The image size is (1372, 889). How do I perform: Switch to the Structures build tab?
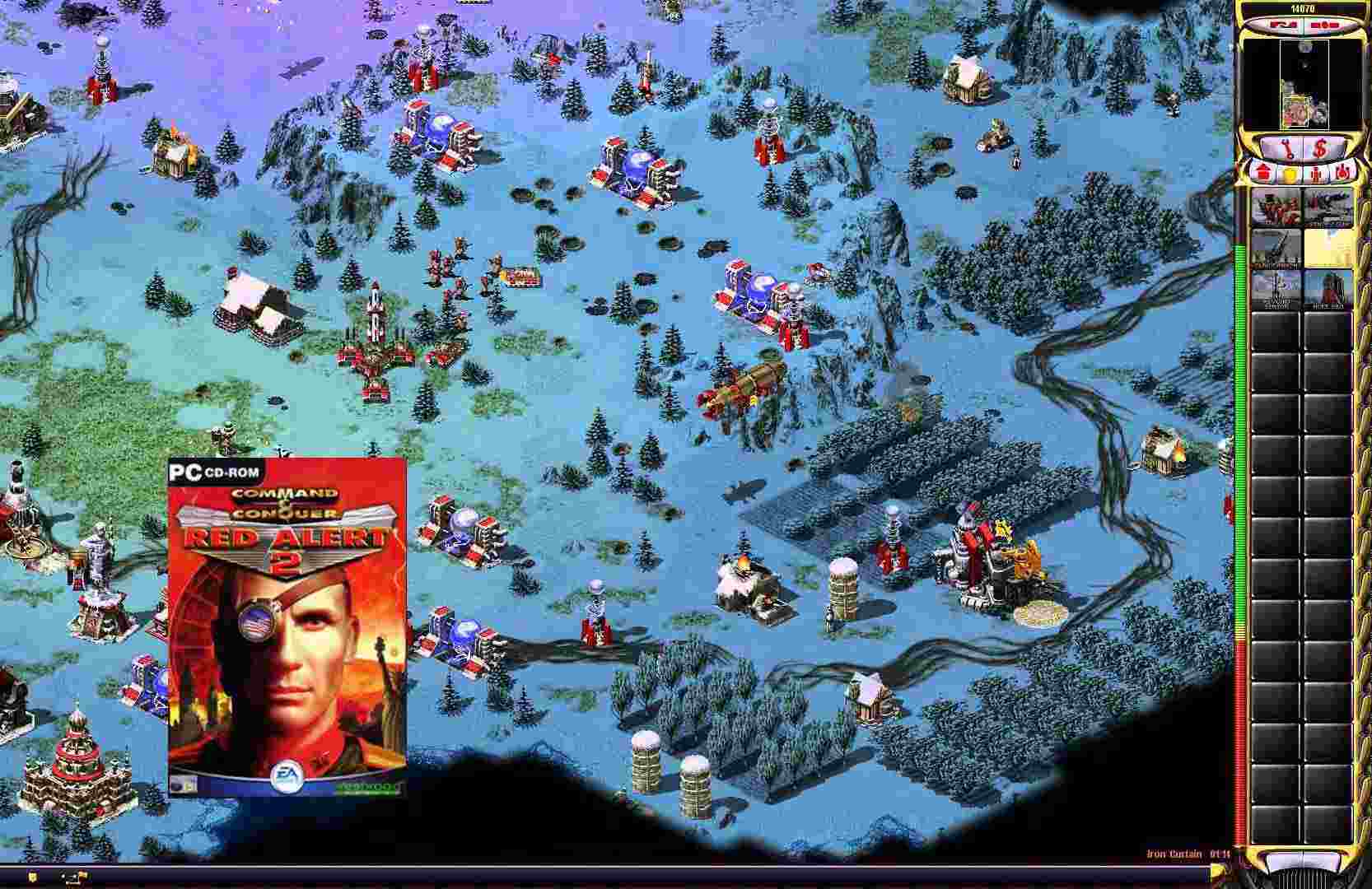pyautogui.click(x=1262, y=173)
